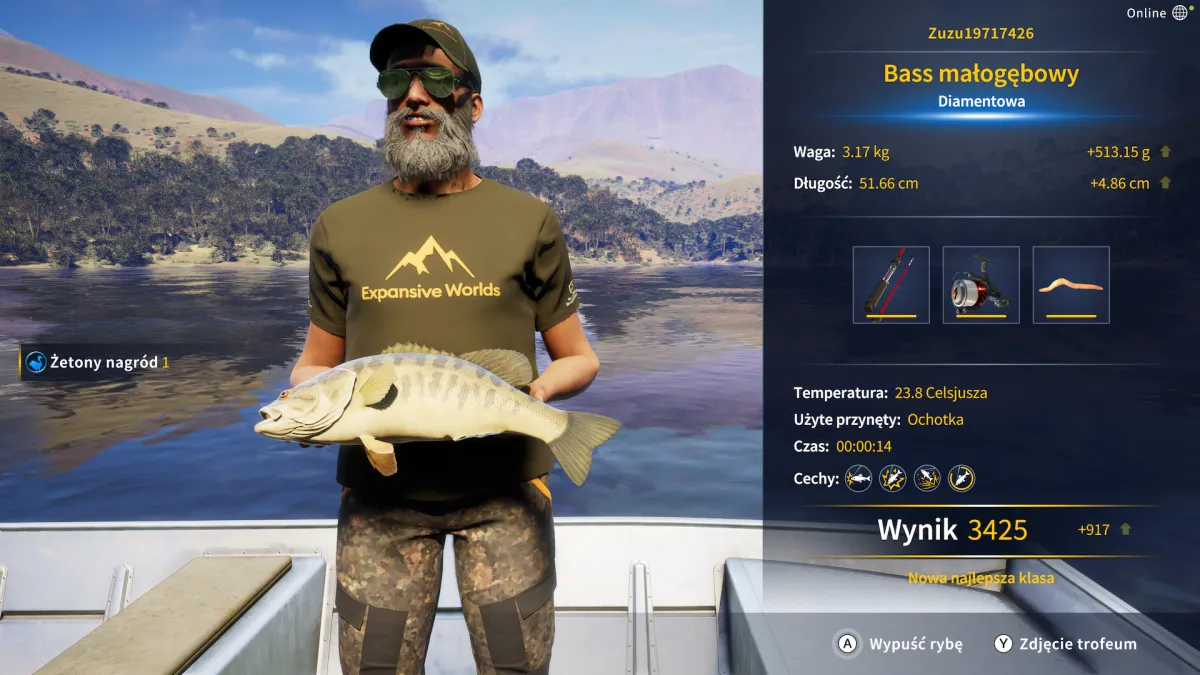1200x675 pixels.
Task: Select the spinning reel equipment slot
Action: coord(981,285)
